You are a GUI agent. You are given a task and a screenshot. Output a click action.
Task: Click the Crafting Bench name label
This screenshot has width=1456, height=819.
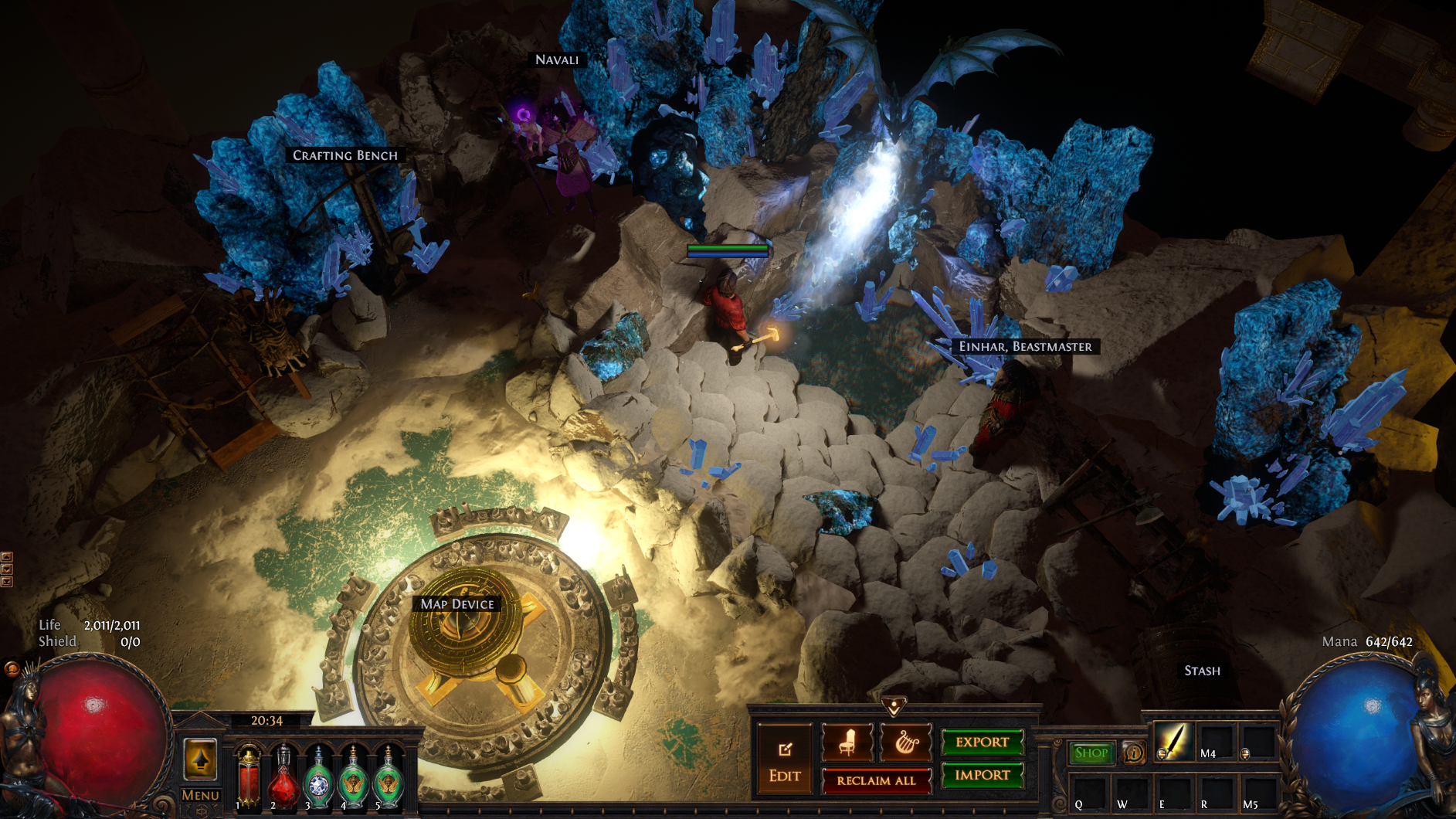click(x=345, y=155)
